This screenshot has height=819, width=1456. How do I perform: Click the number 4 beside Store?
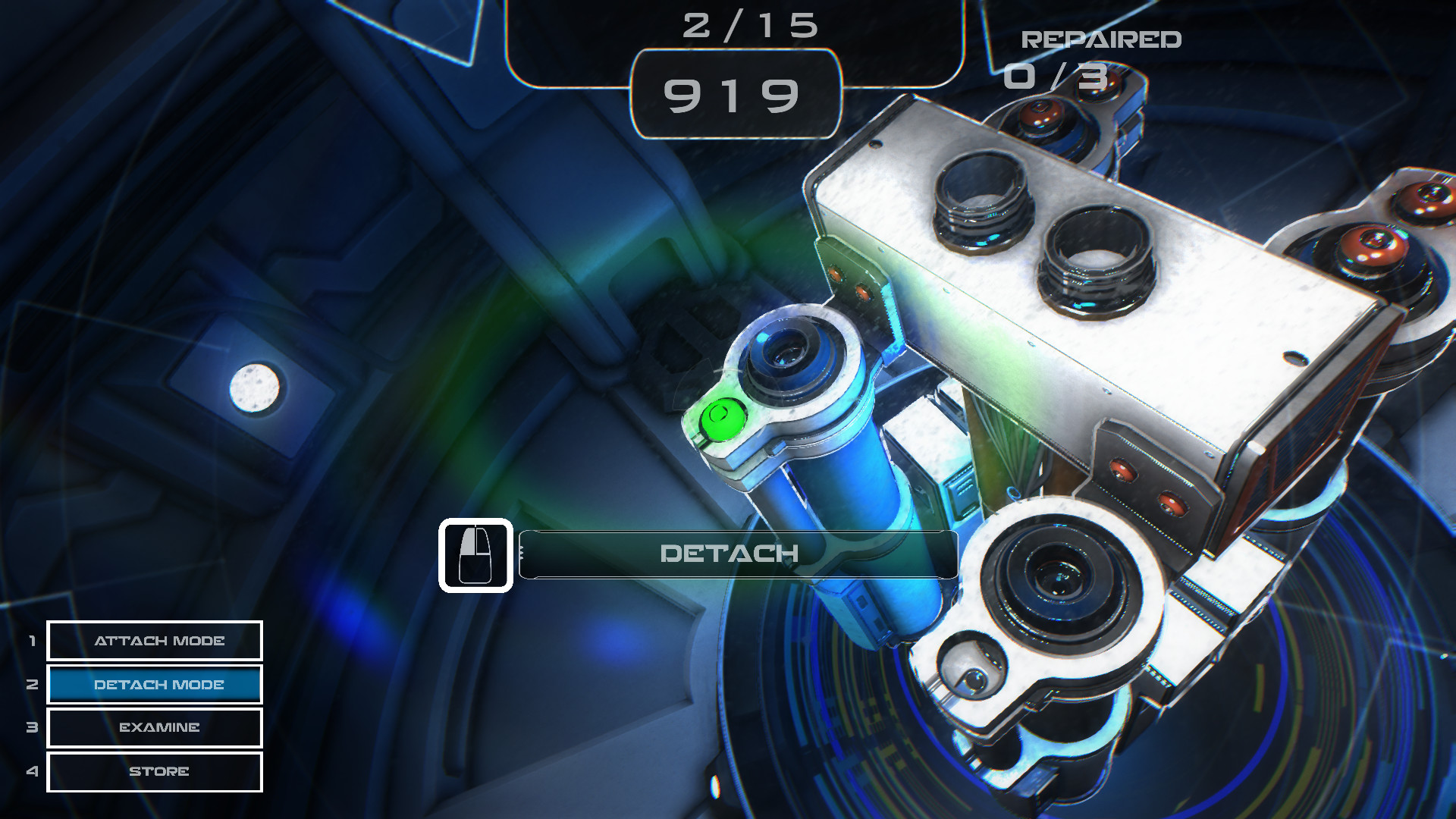click(32, 771)
